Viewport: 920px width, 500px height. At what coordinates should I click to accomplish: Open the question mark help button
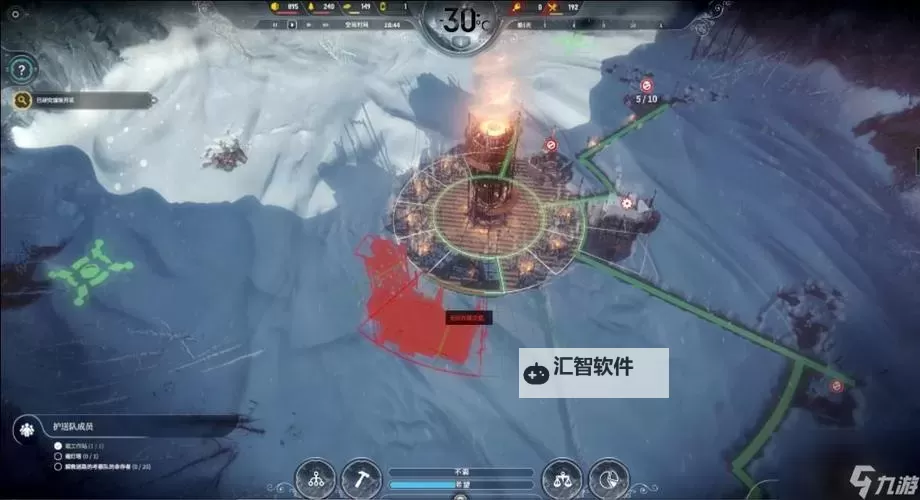[20, 70]
